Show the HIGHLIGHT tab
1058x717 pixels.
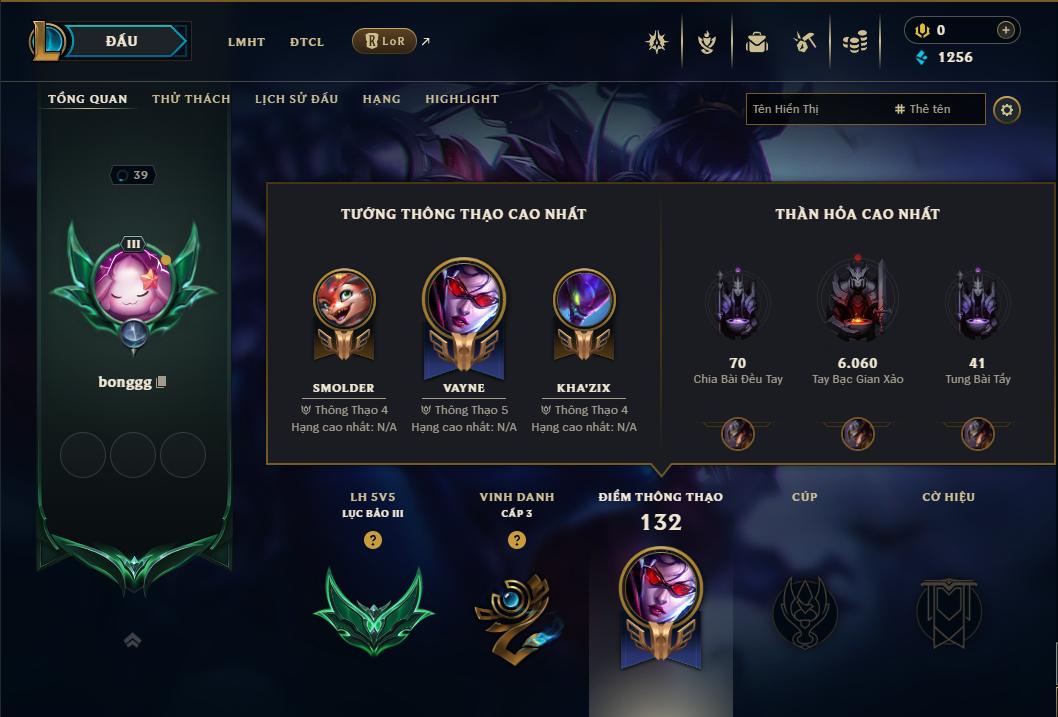point(461,99)
